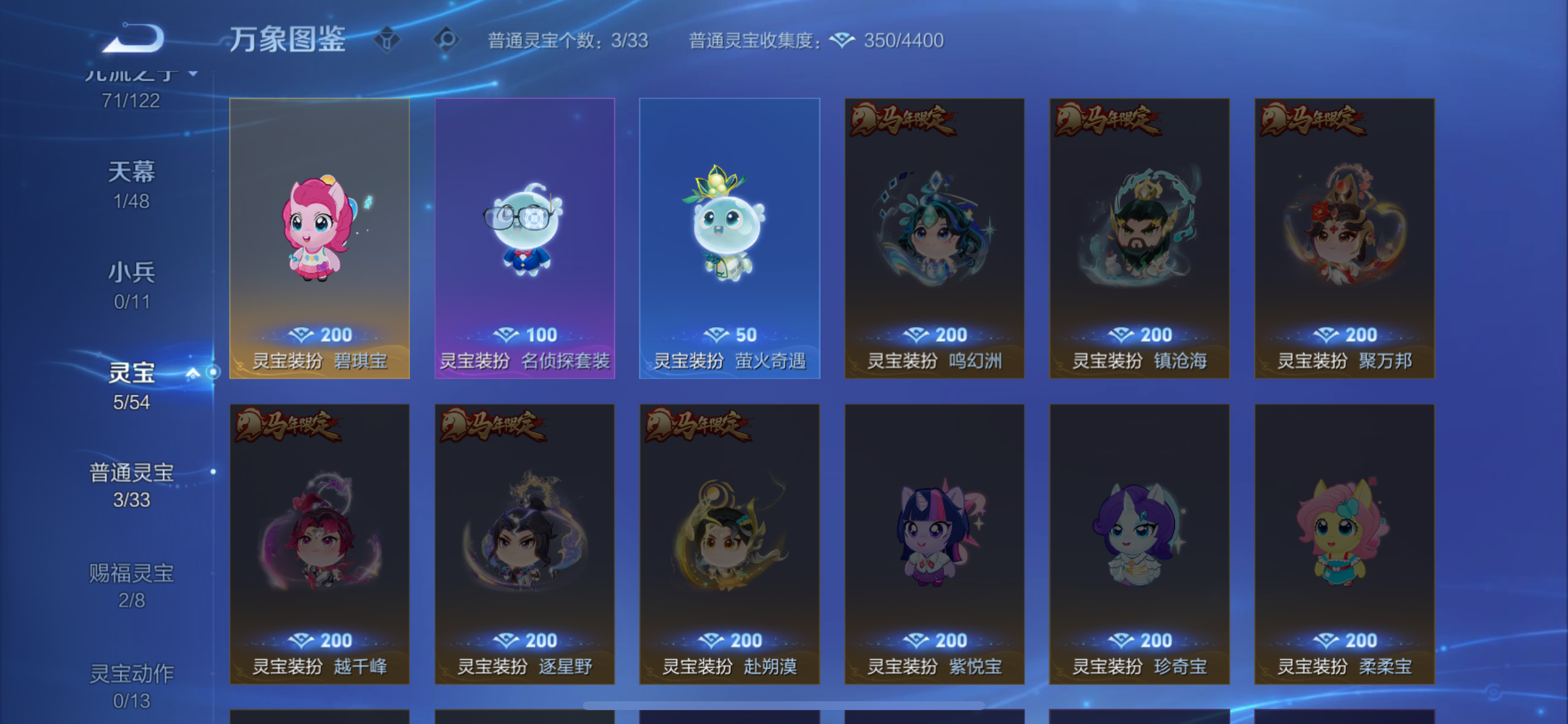Collapse the 灵宝 section via its chevron
Image resolution: width=1568 pixels, height=724 pixels.
195,374
